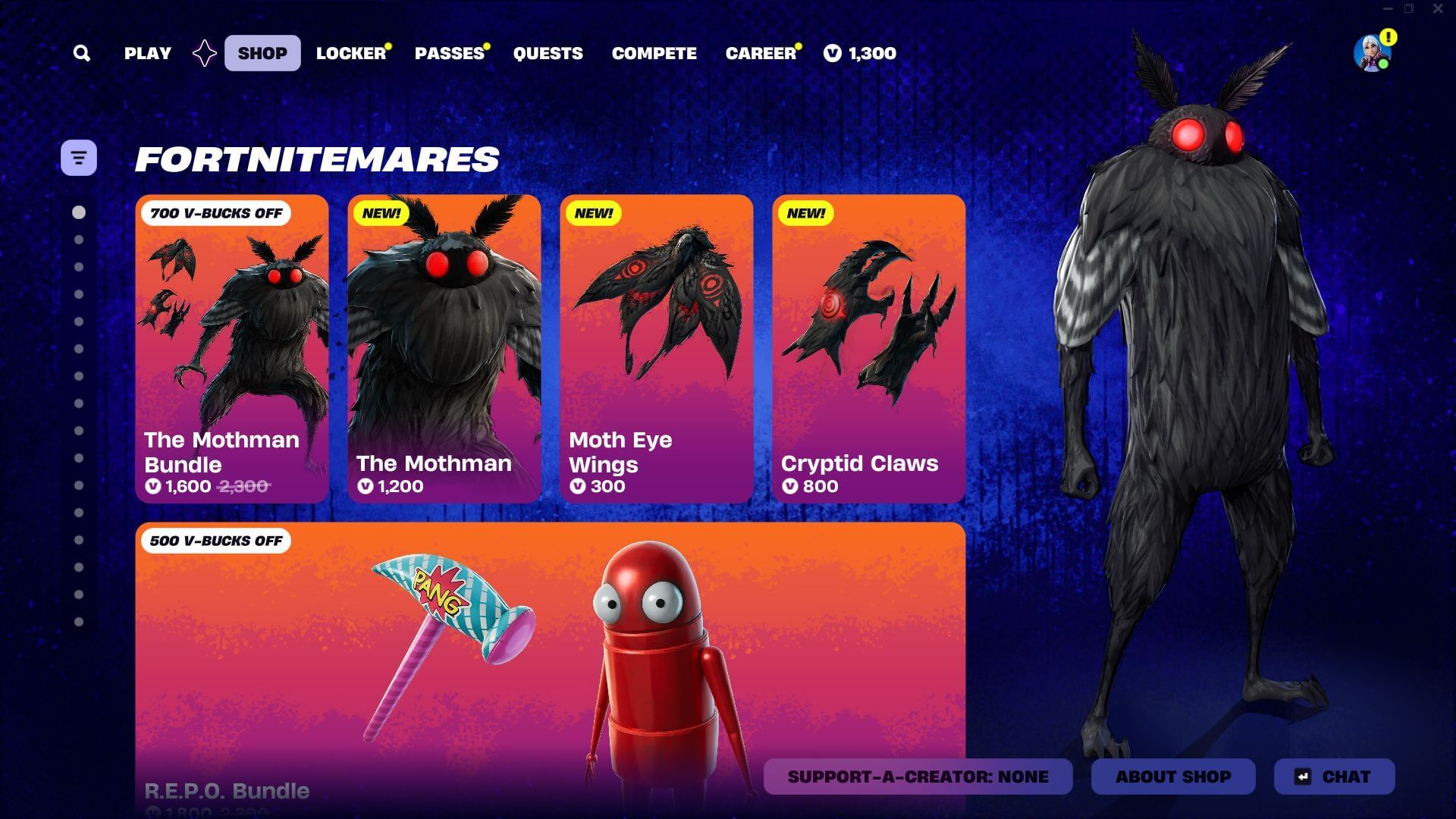The height and width of the screenshot is (819, 1456).
Task: Select the sparkle star icon beside Play
Action: [203, 53]
